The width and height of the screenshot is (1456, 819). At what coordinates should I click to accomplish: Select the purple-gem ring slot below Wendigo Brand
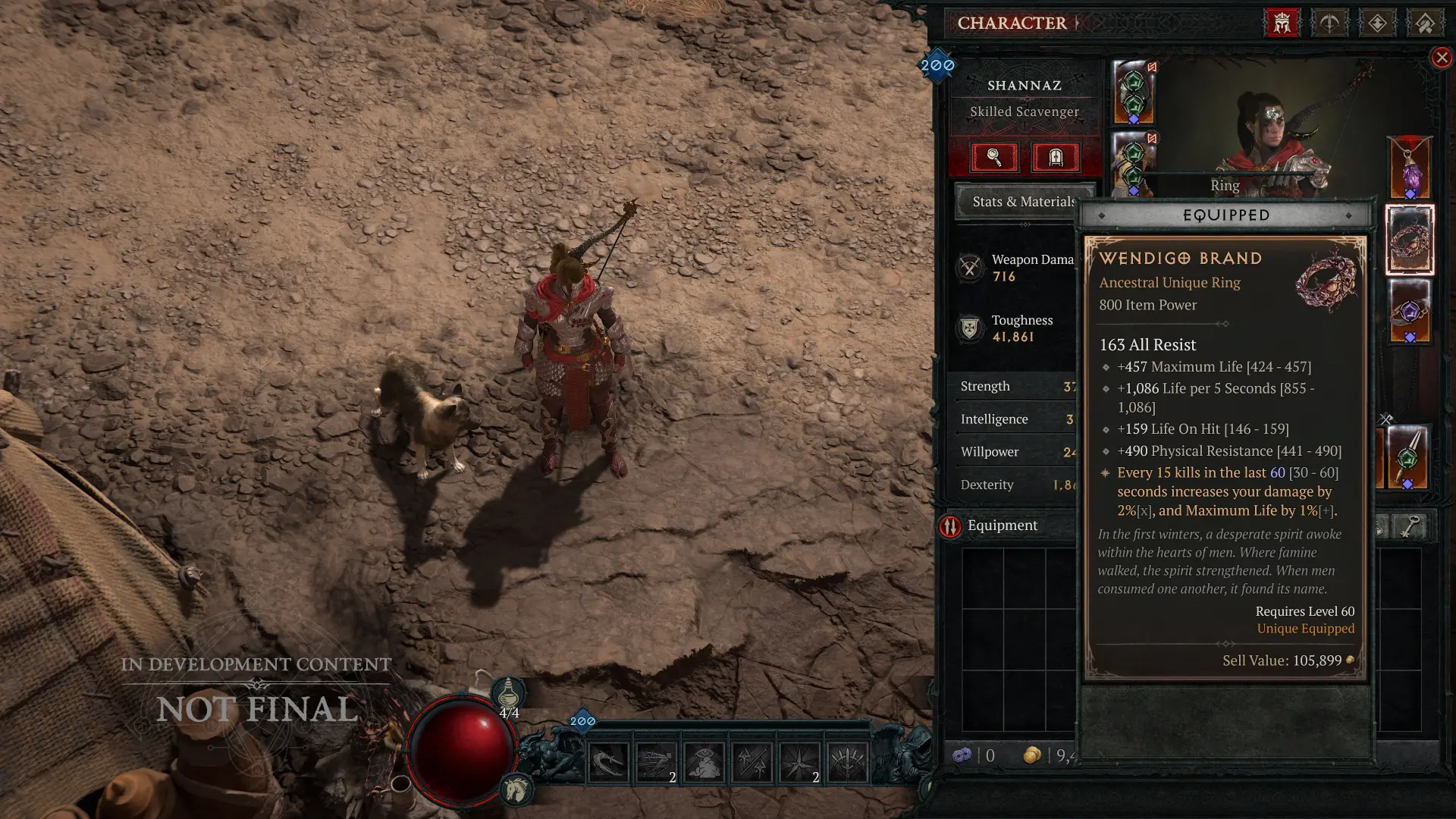[1409, 312]
